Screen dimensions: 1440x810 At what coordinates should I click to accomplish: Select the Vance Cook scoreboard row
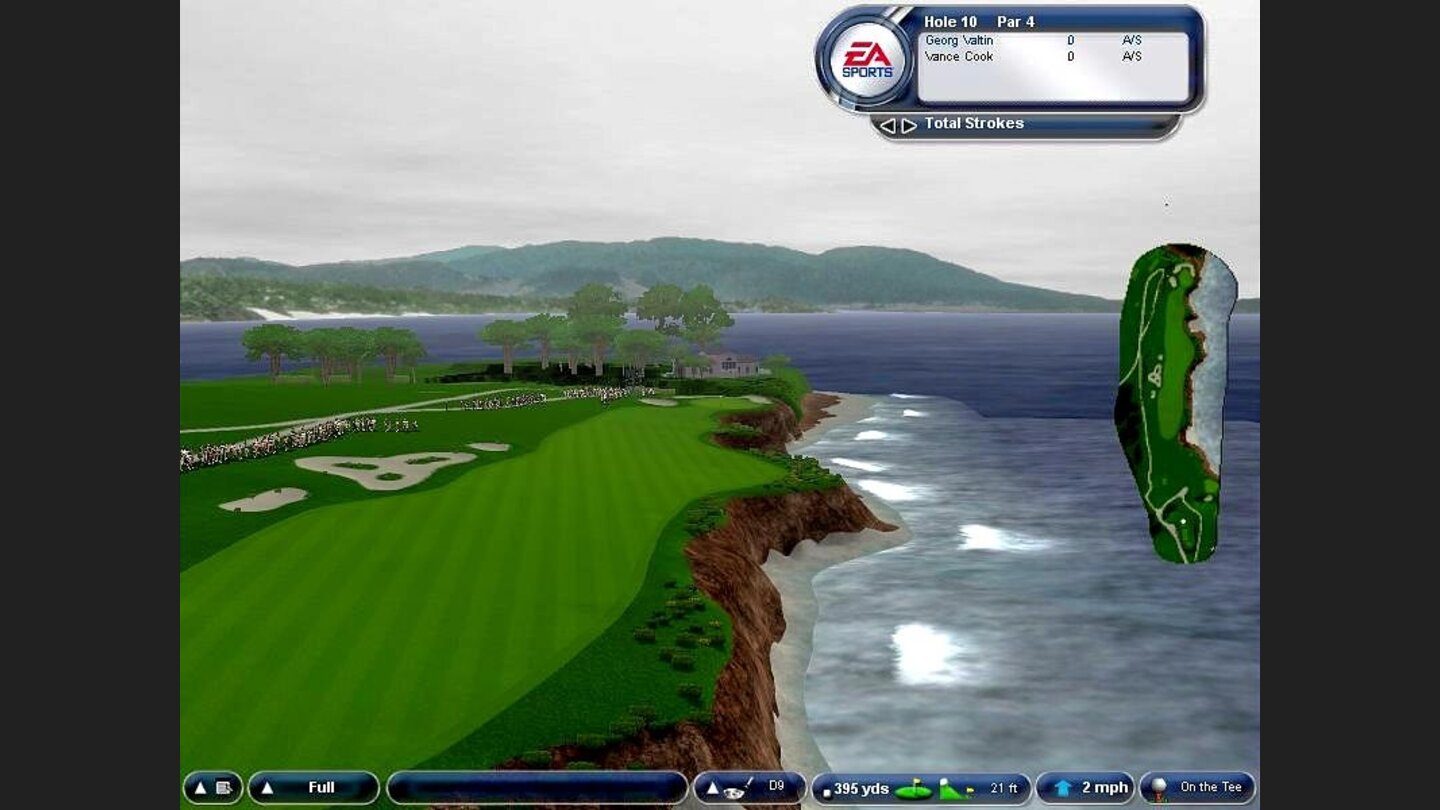(1051, 57)
